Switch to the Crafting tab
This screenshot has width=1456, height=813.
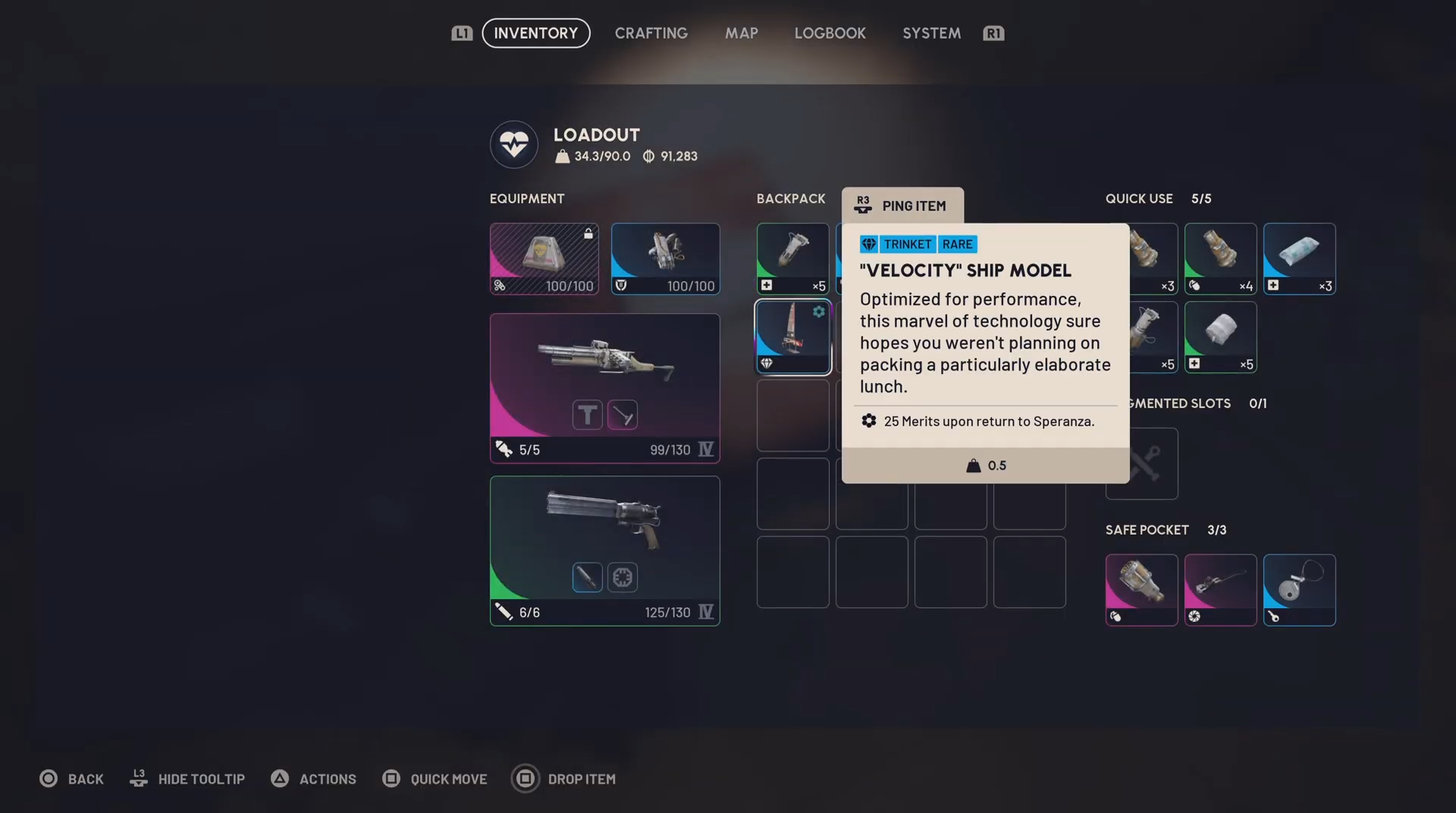651,33
